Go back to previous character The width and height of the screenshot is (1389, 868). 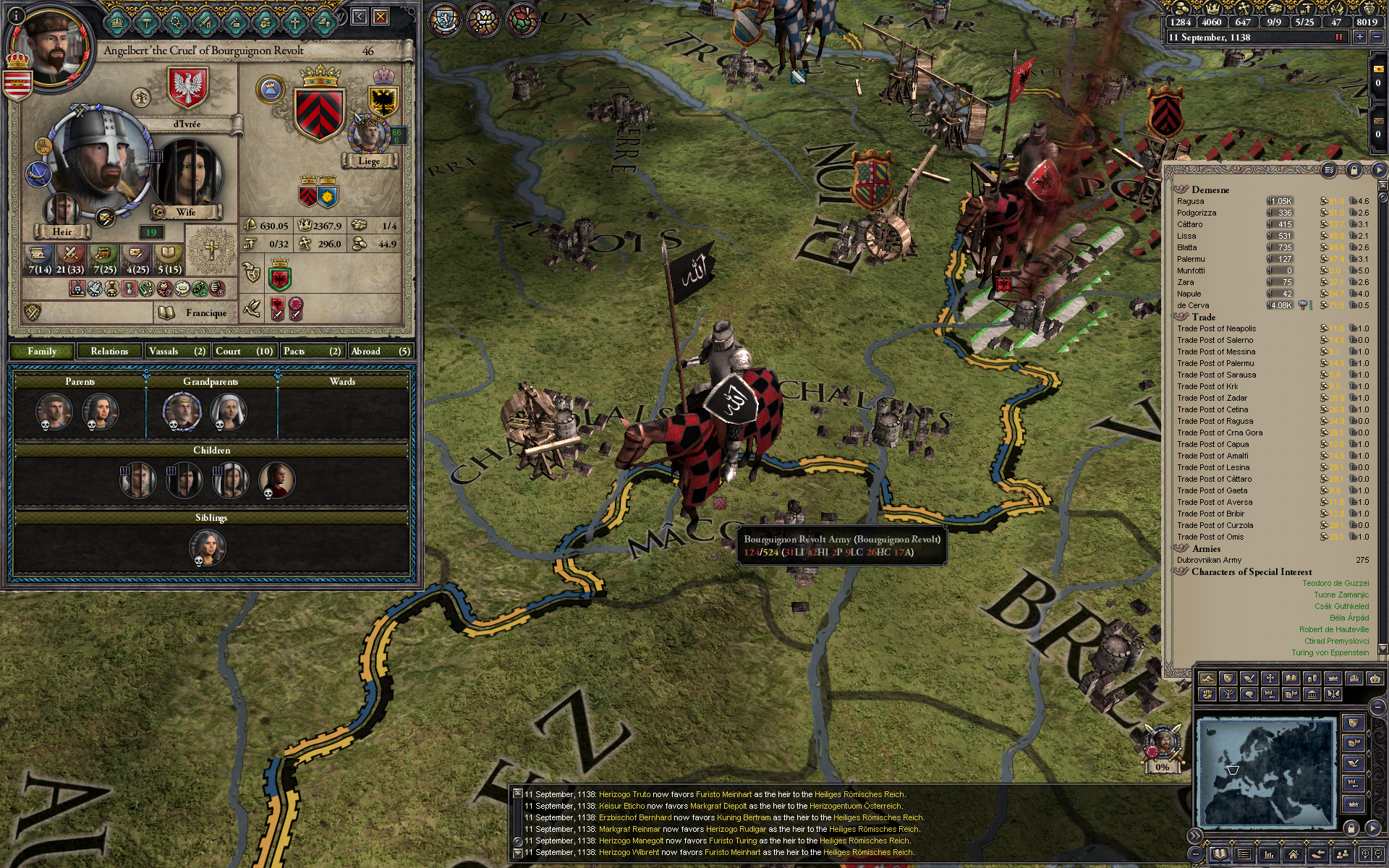(360, 17)
